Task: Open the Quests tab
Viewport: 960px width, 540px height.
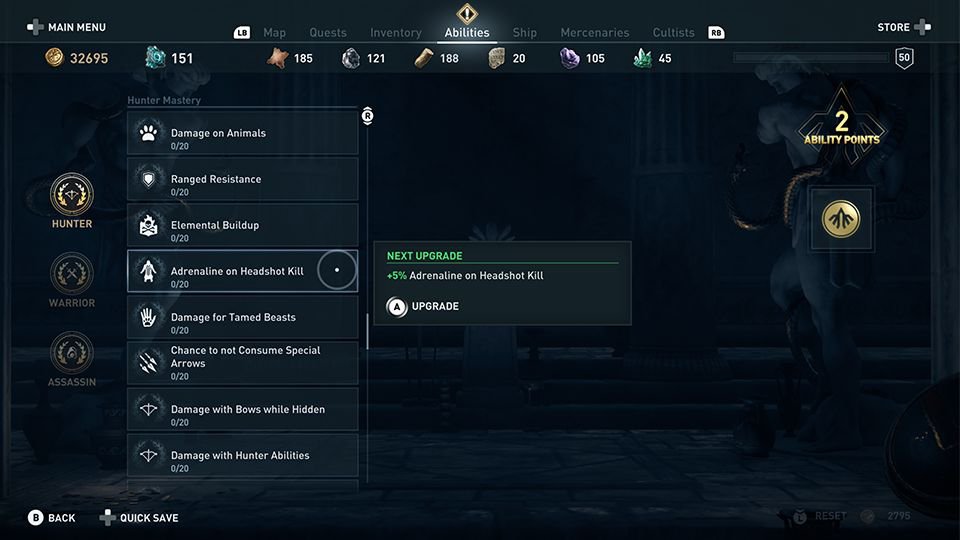Action: click(x=328, y=33)
